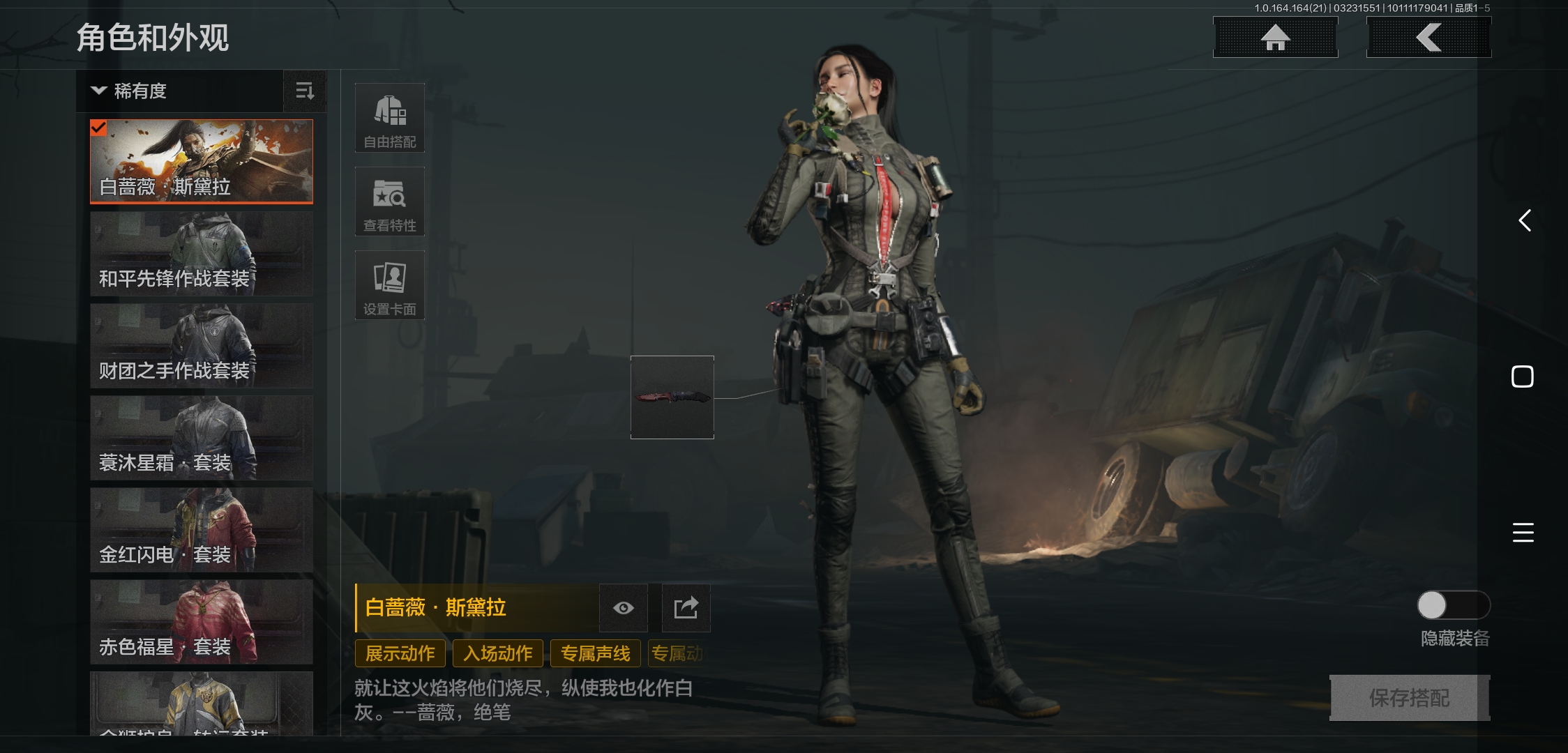Open 自由搭配 free matching
The width and height of the screenshot is (1568, 753).
coord(390,119)
